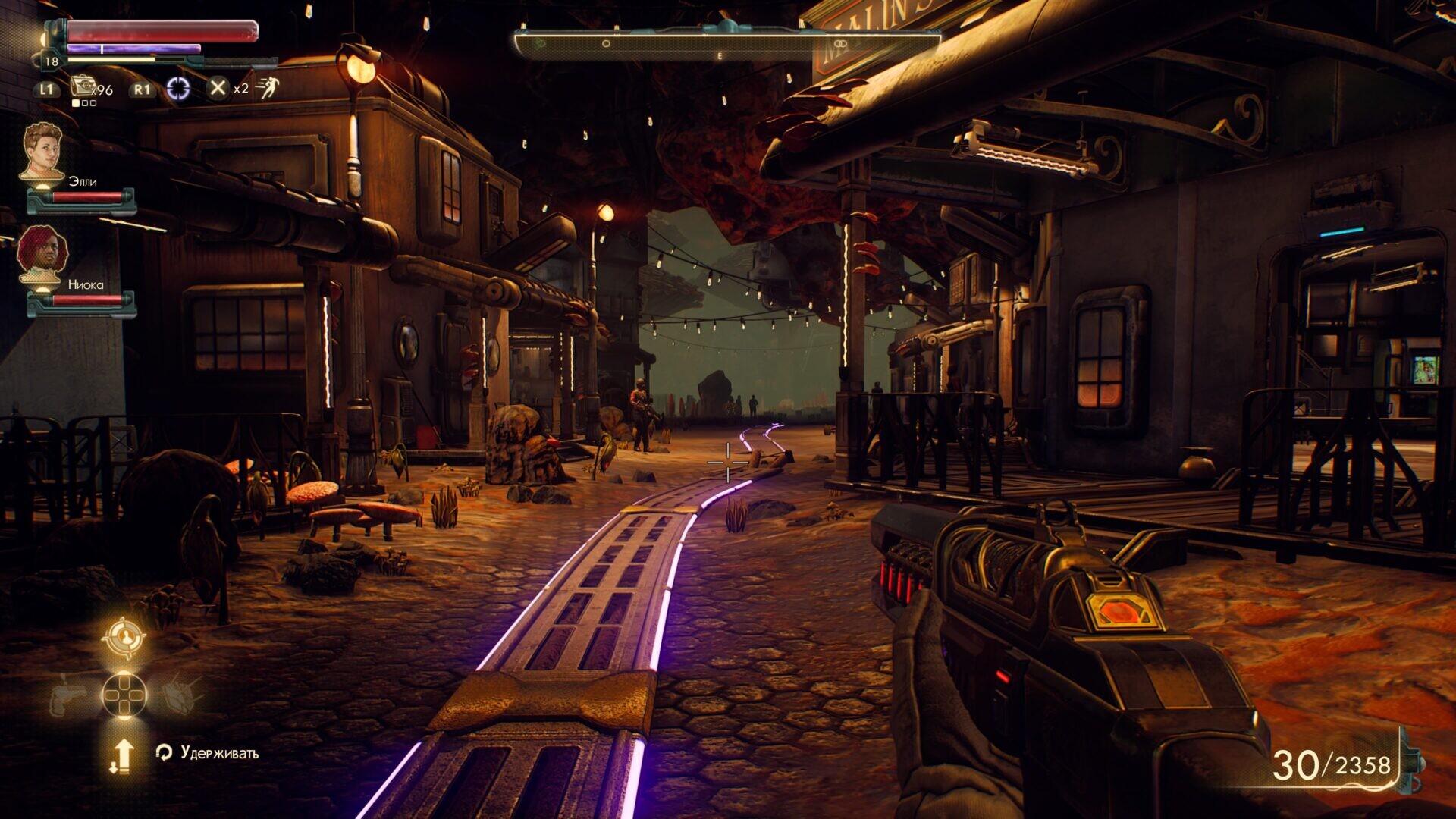Trigger the dimmed companion ability icon right of the d-pad
Screen dimensions: 1456x819
tap(182, 692)
